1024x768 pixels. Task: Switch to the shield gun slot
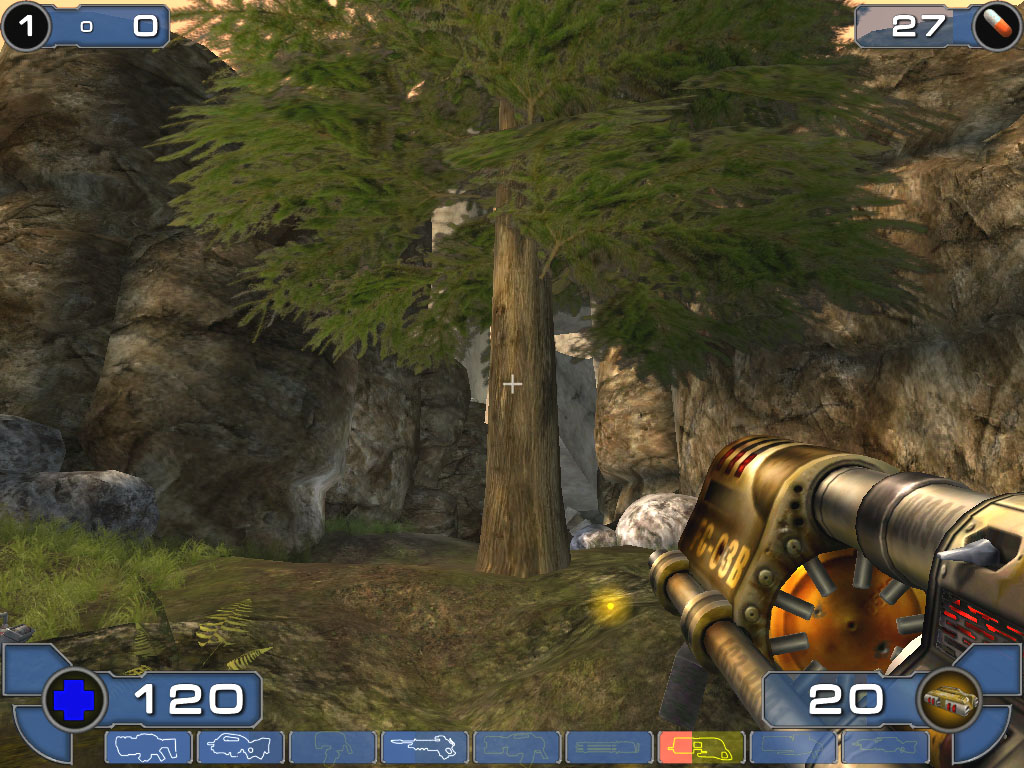coord(148,747)
